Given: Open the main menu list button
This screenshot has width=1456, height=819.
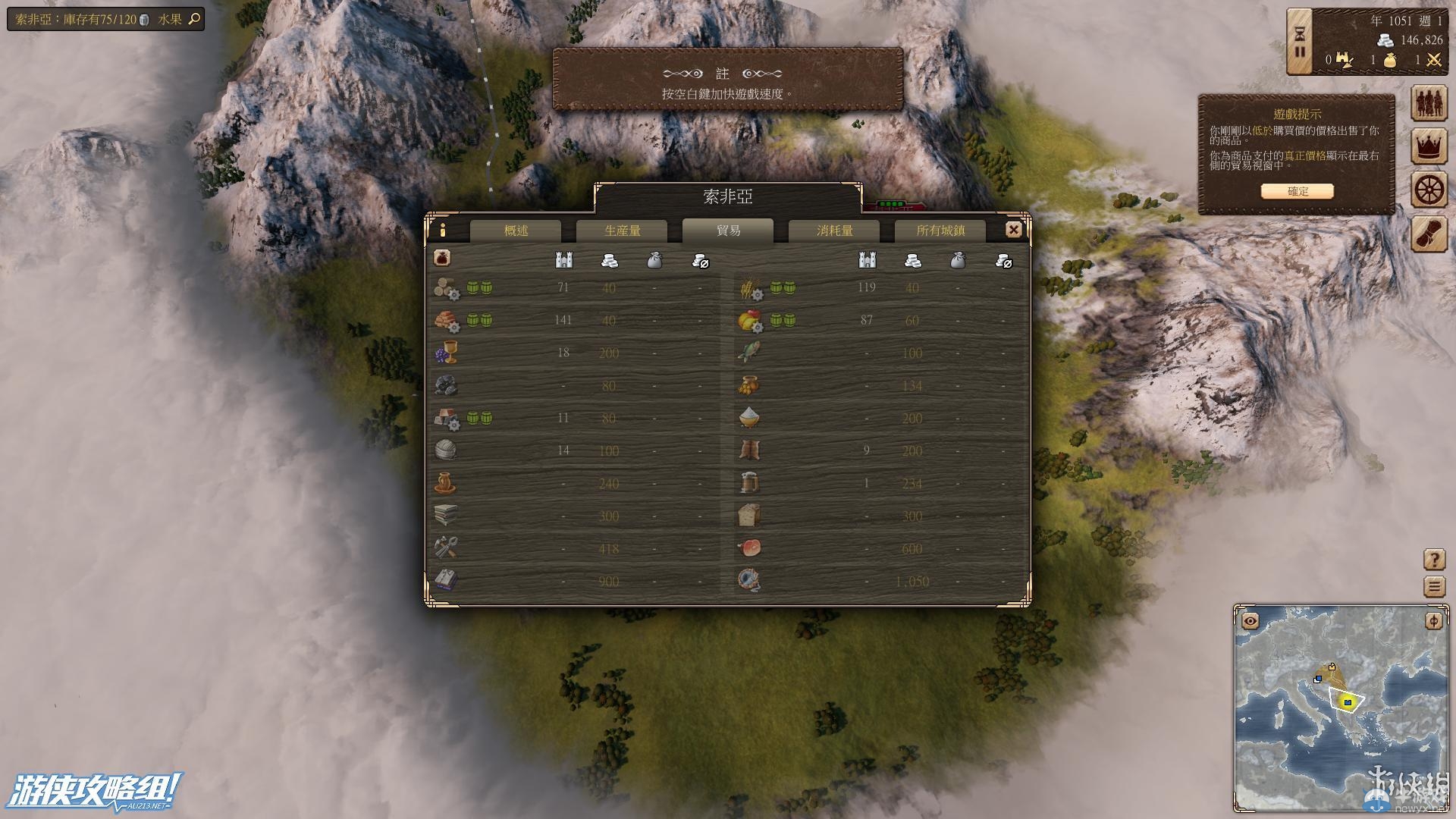Looking at the screenshot, I should tap(1434, 586).
